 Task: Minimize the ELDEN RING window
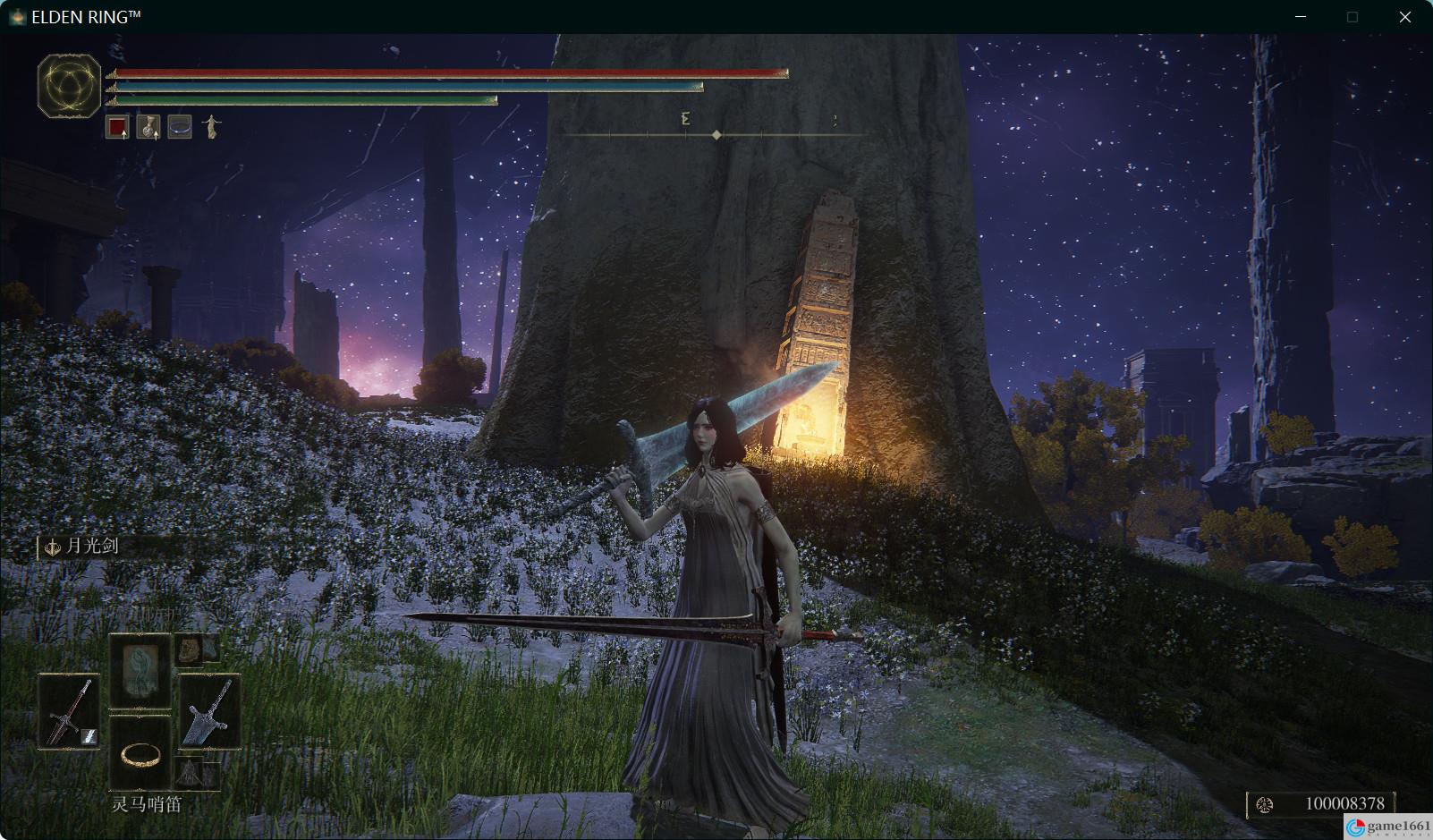coord(1301,17)
